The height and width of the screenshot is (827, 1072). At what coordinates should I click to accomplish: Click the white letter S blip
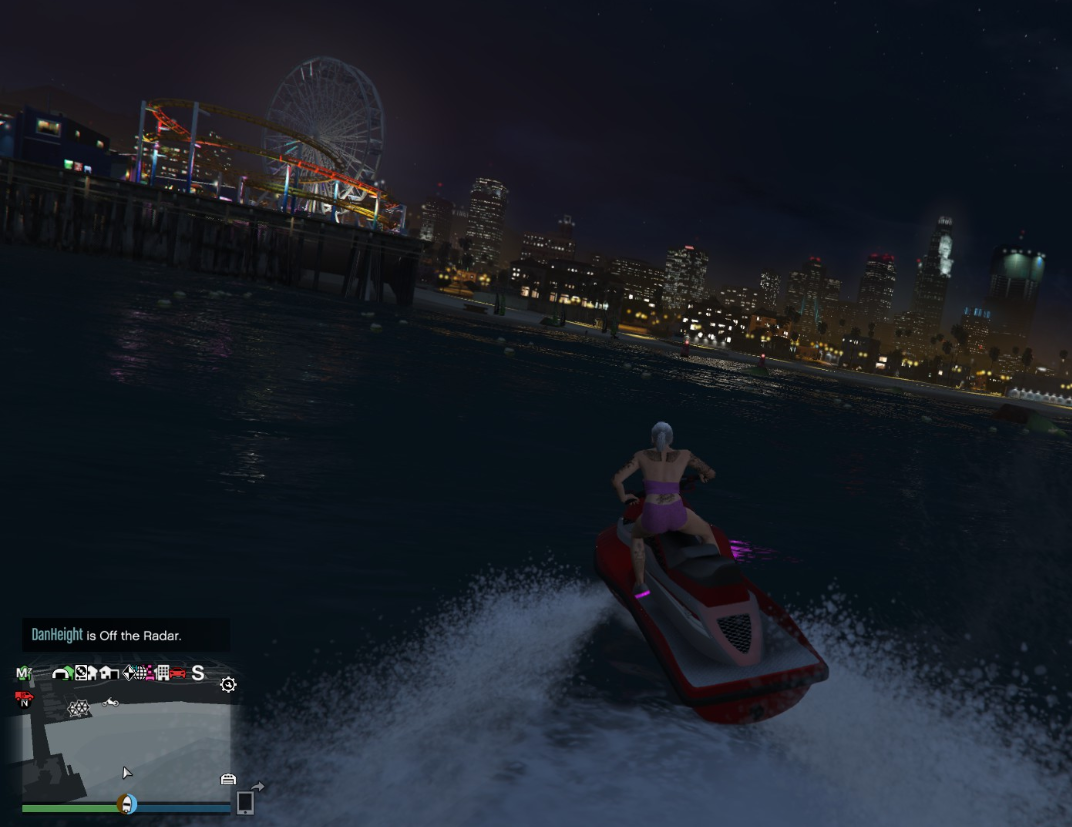pos(198,673)
